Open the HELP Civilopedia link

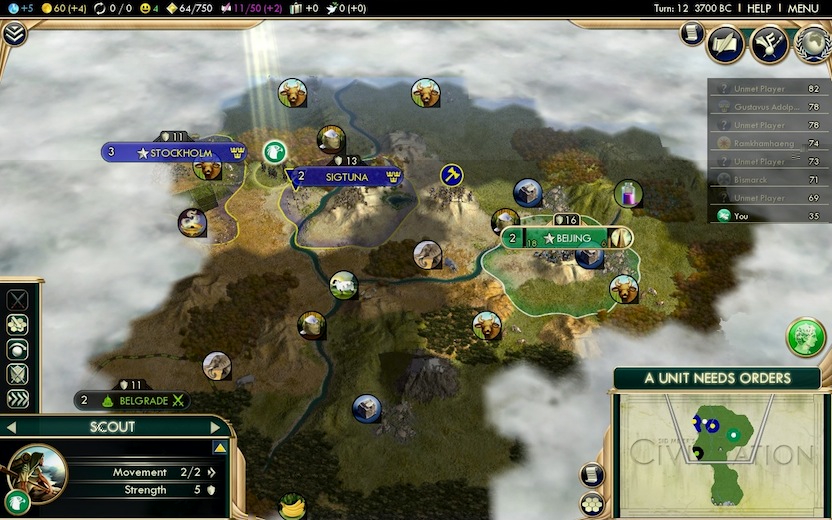coord(759,8)
